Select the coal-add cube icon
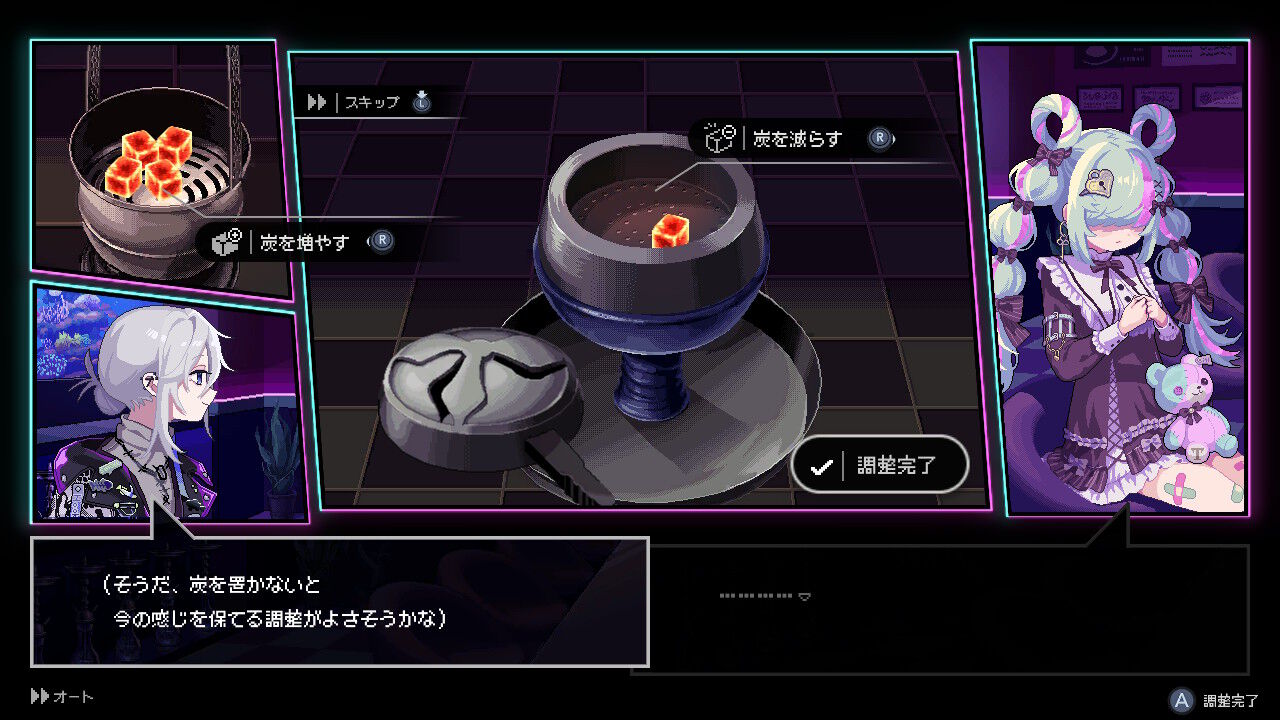 (224, 241)
